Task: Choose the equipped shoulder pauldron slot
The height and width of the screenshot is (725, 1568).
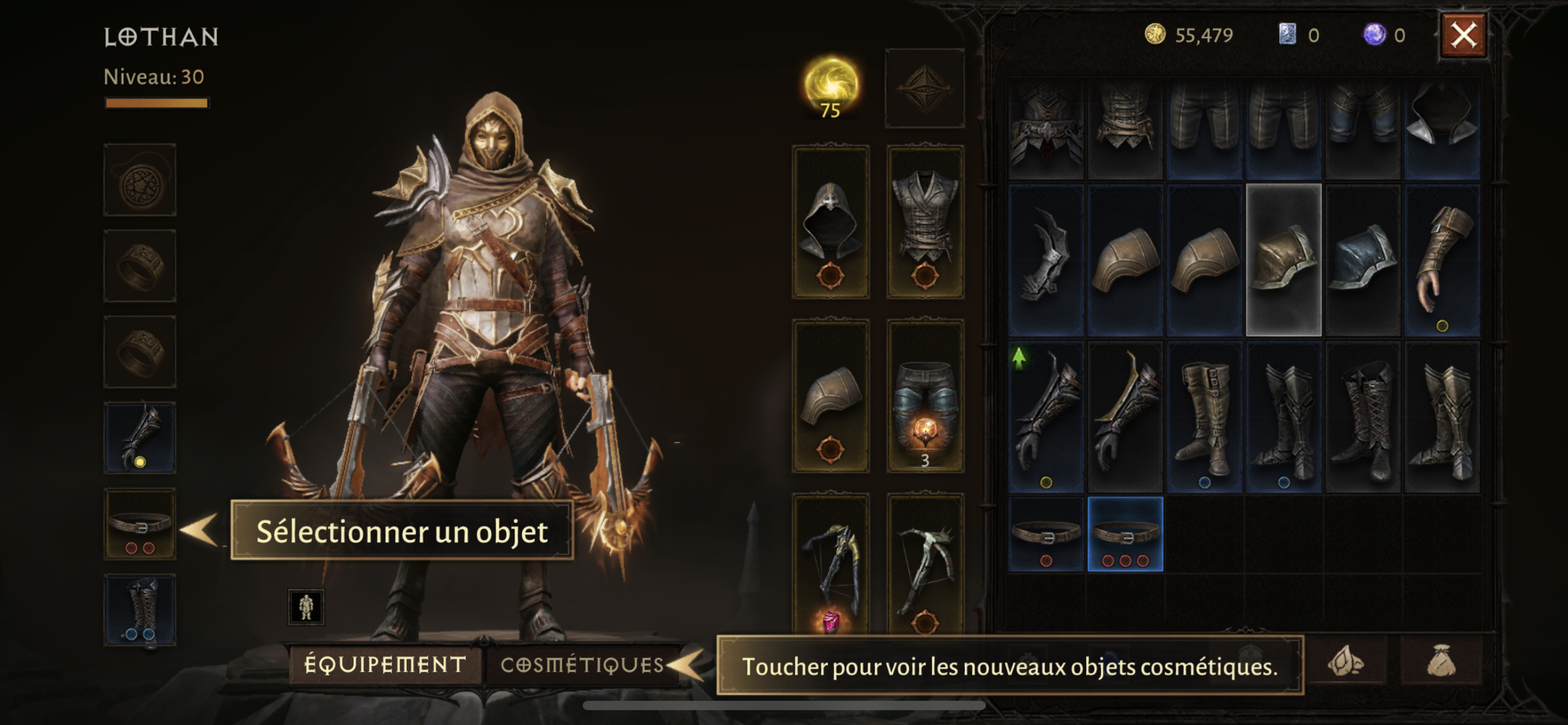Action: click(x=830, y=397)
